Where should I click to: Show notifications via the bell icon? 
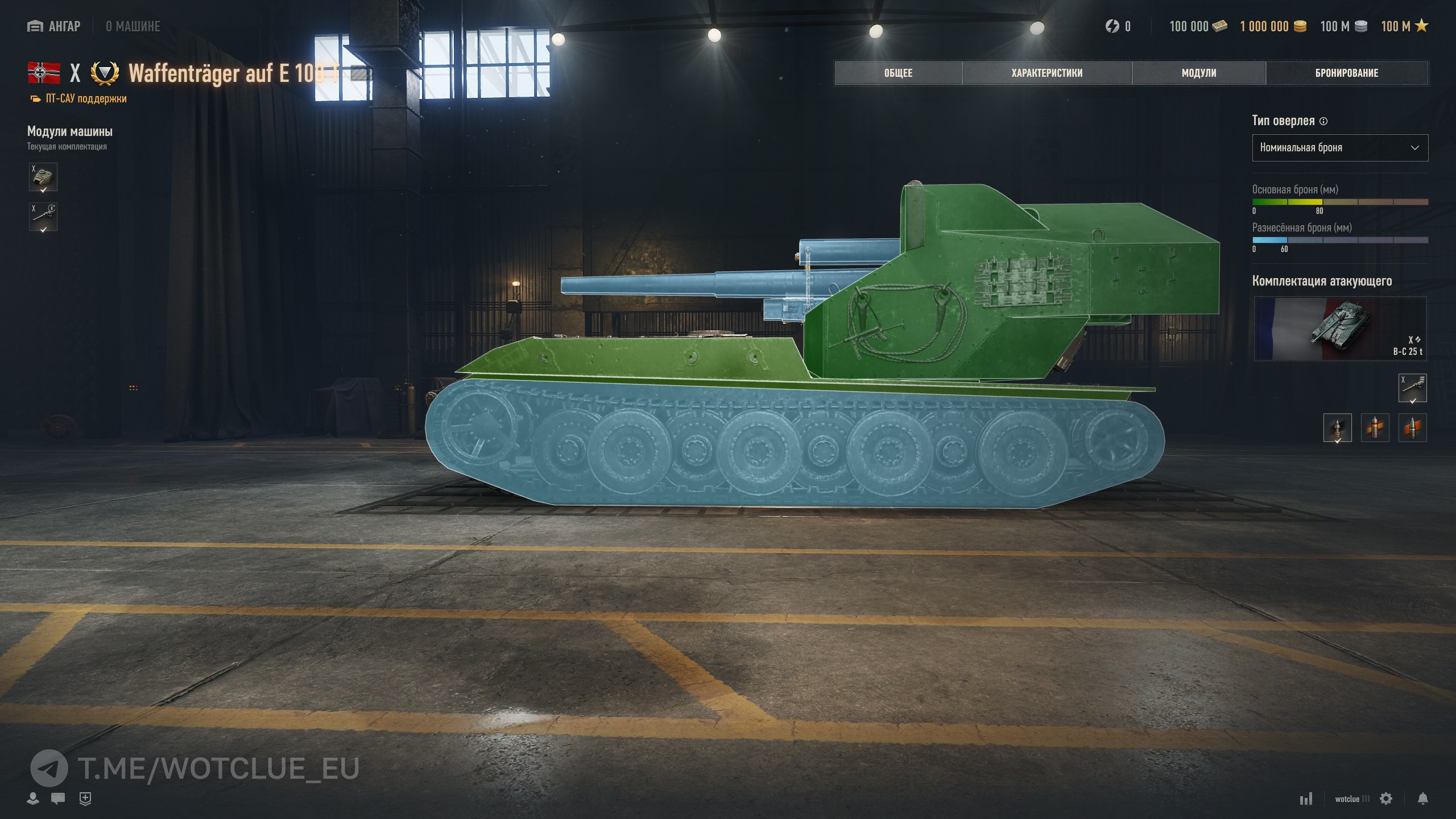pos(1422,799)
